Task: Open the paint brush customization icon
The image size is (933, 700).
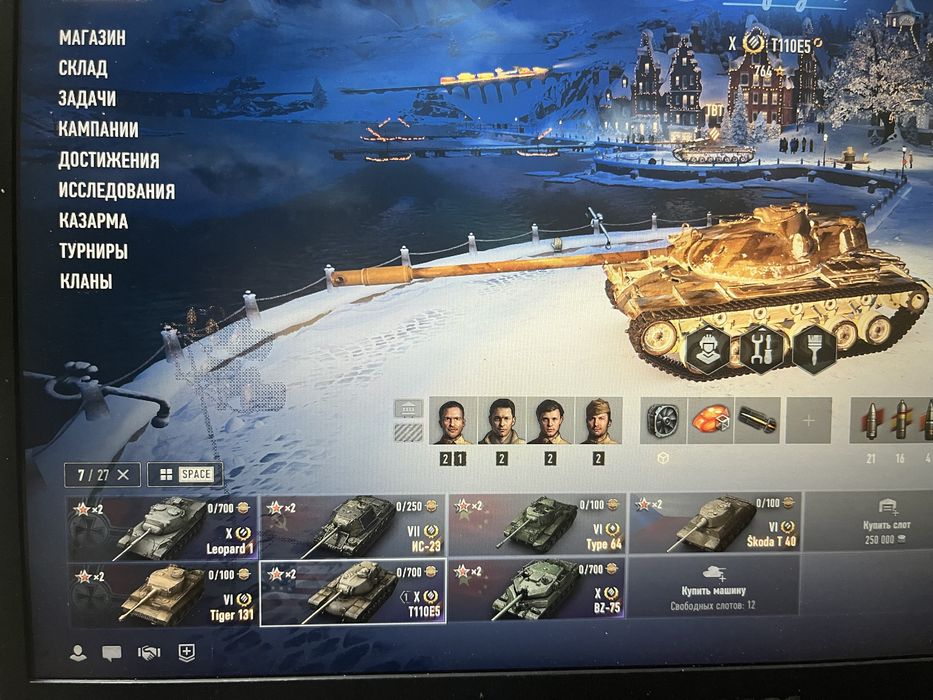Action: 812,349
